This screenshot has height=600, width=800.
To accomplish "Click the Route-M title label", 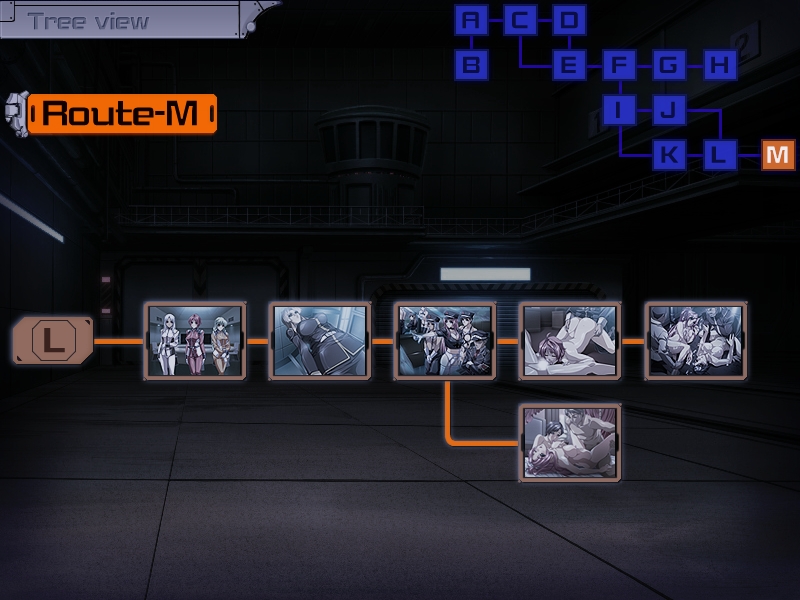I will click(x=122, y=114).
